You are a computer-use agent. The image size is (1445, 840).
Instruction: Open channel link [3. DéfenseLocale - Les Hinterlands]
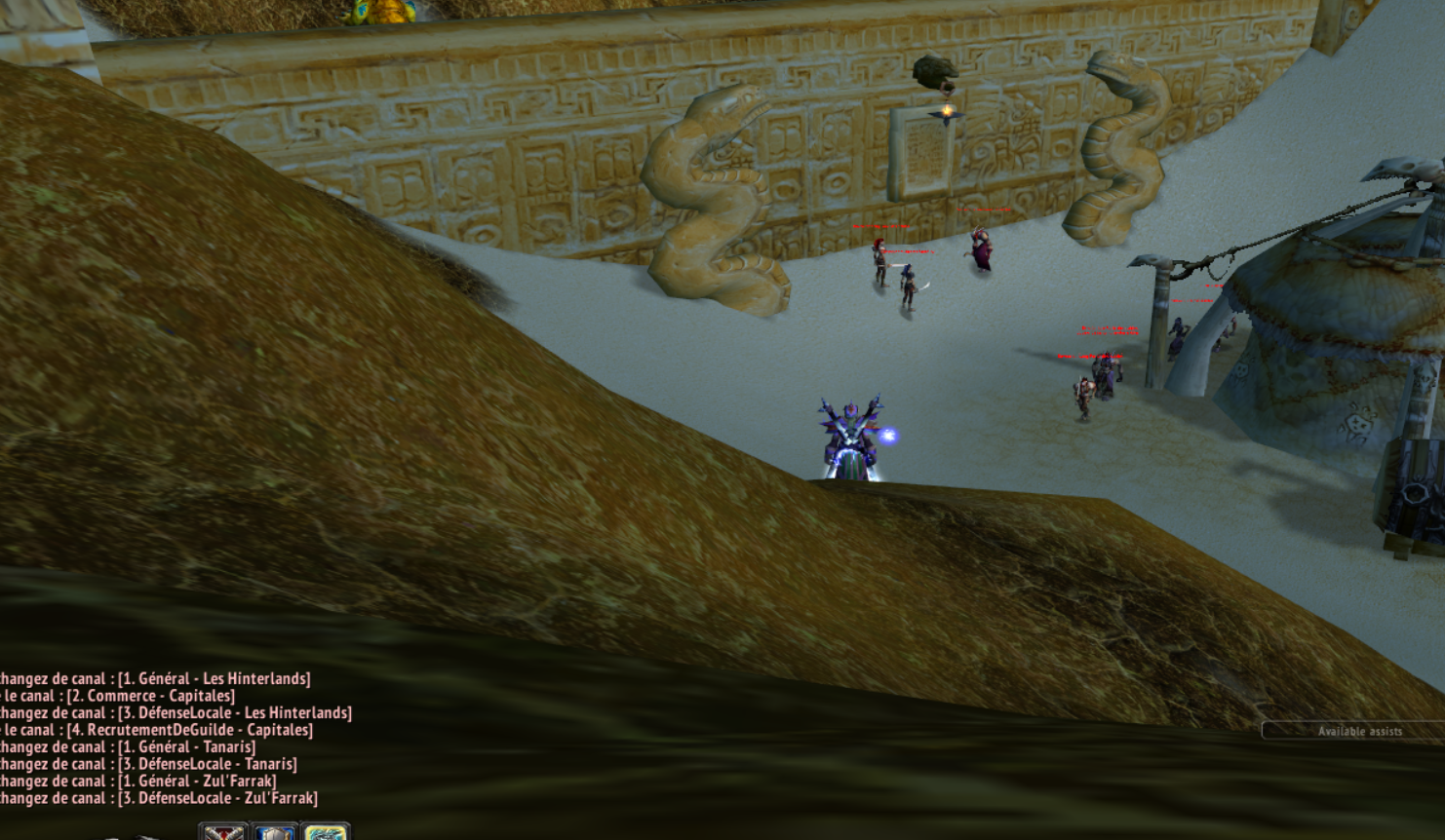(233, 712)
